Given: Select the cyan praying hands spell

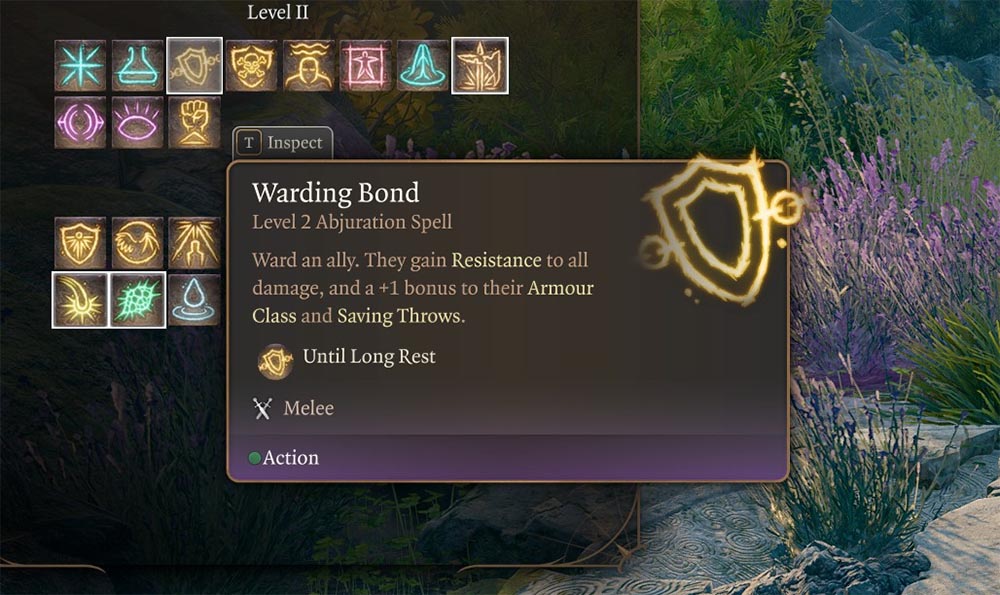Looking at the screenshot, I should (423, 65).
